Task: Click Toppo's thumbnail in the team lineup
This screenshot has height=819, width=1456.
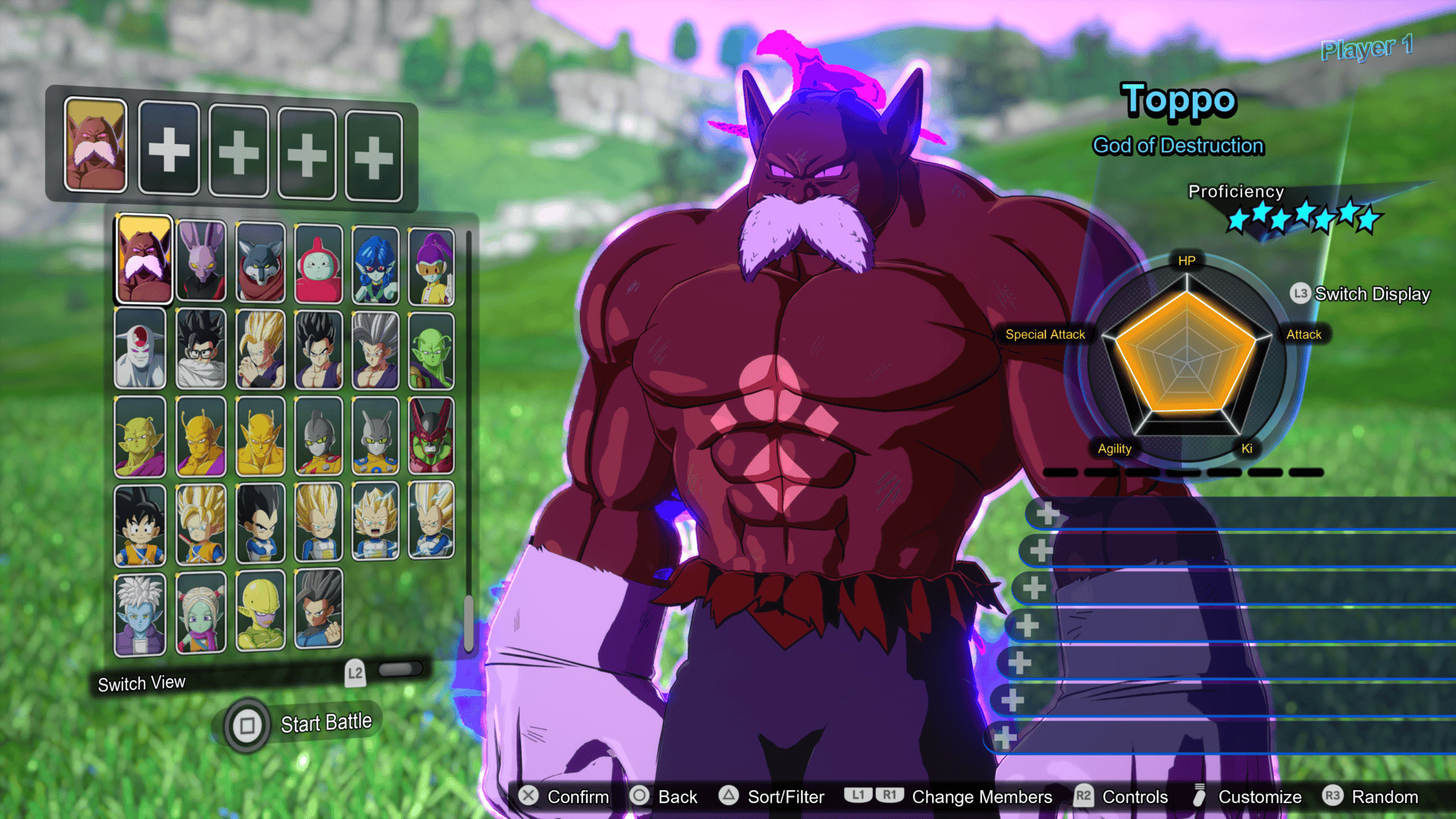Action: point(95,146)
